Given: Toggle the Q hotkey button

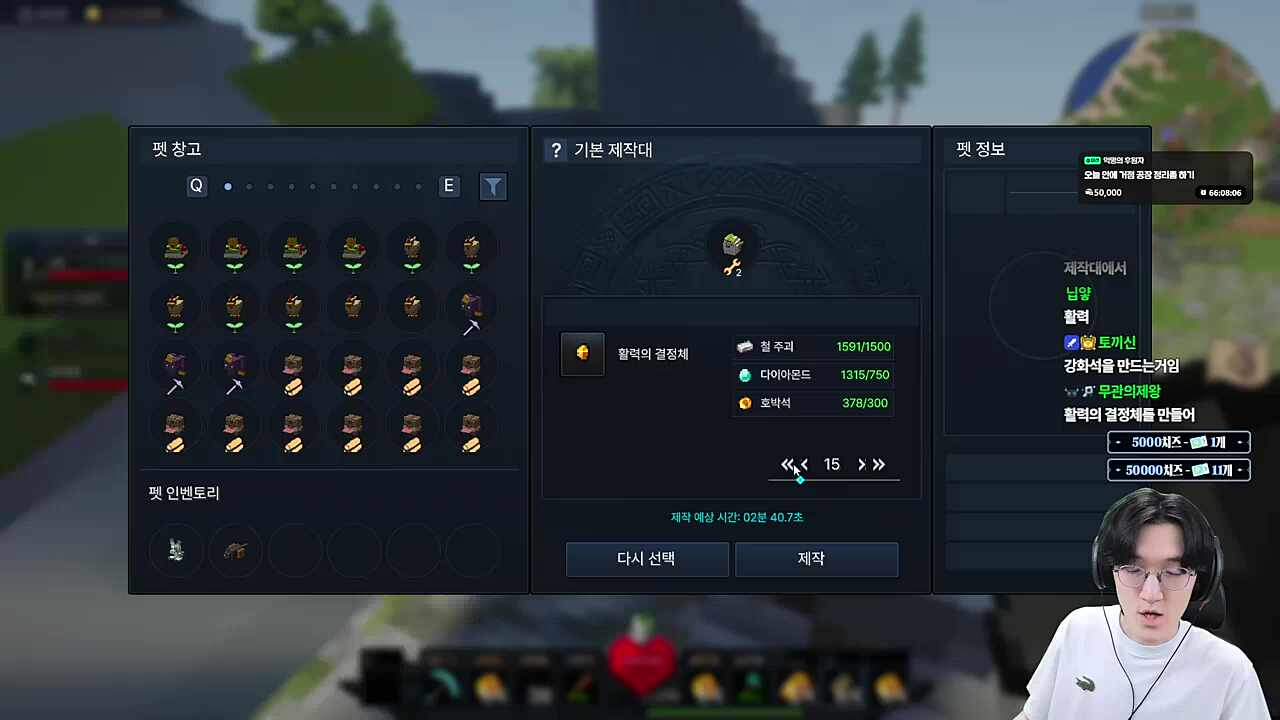Looking at the screenshot, I should coord(196,185).
